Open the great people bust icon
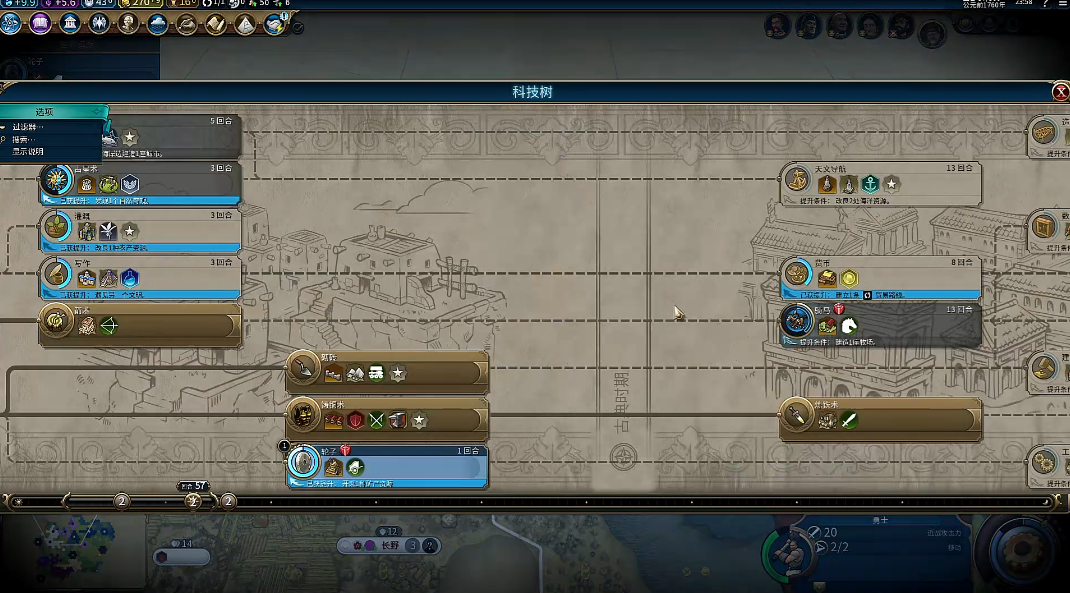This screenshot has width=1070, height=593. click(128, 24)
